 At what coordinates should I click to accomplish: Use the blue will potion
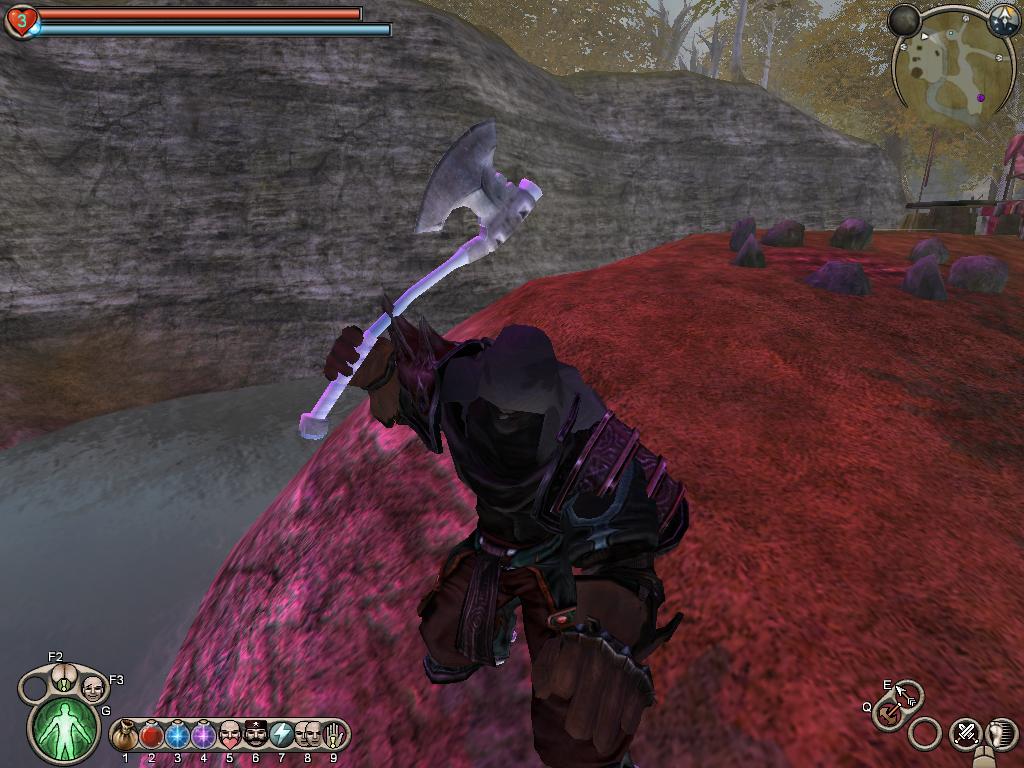177,735
